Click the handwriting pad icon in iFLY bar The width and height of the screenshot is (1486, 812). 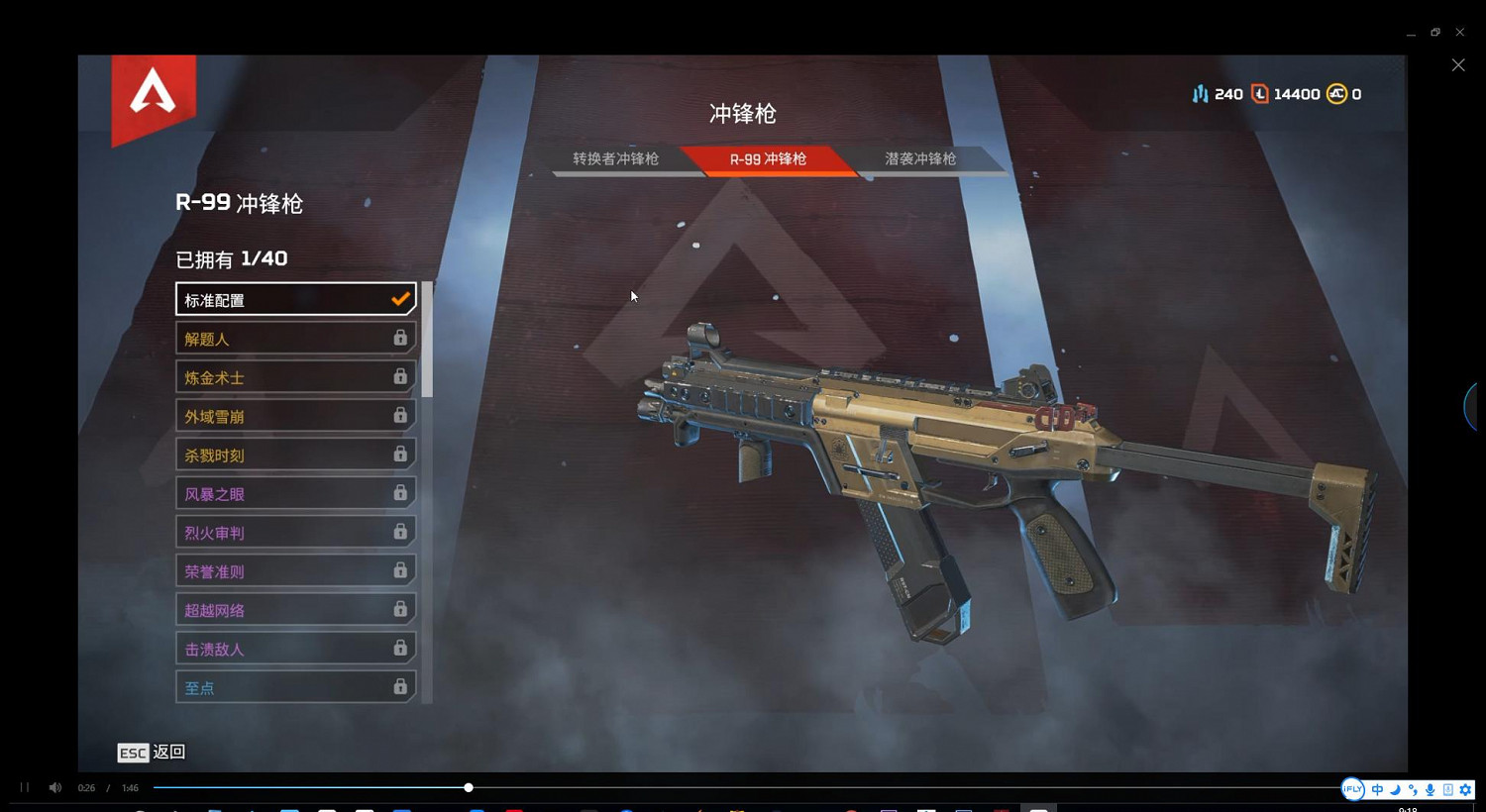click(1447, 789)
